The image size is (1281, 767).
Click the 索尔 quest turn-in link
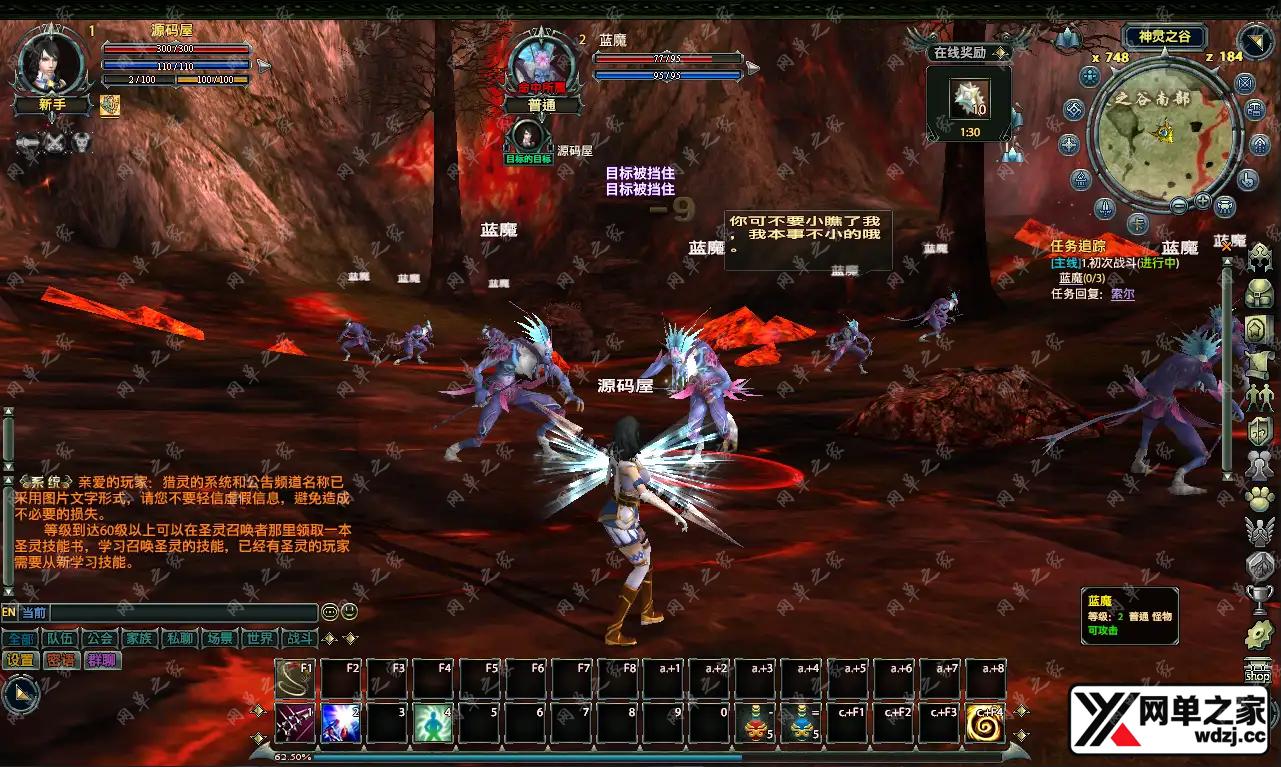click(x=1122, y=294)
